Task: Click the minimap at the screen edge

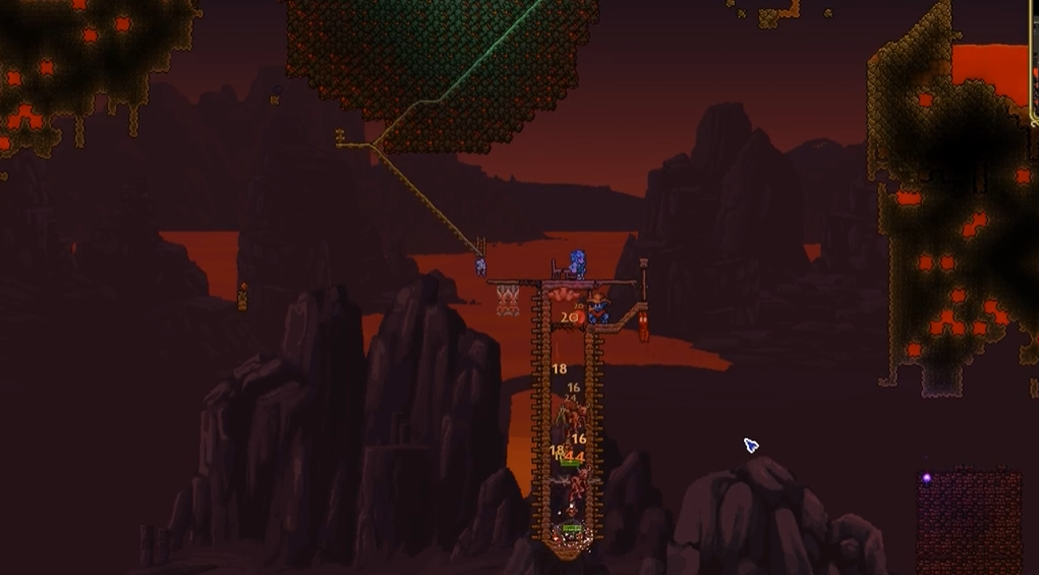Action: click(x=1034, y=62)
